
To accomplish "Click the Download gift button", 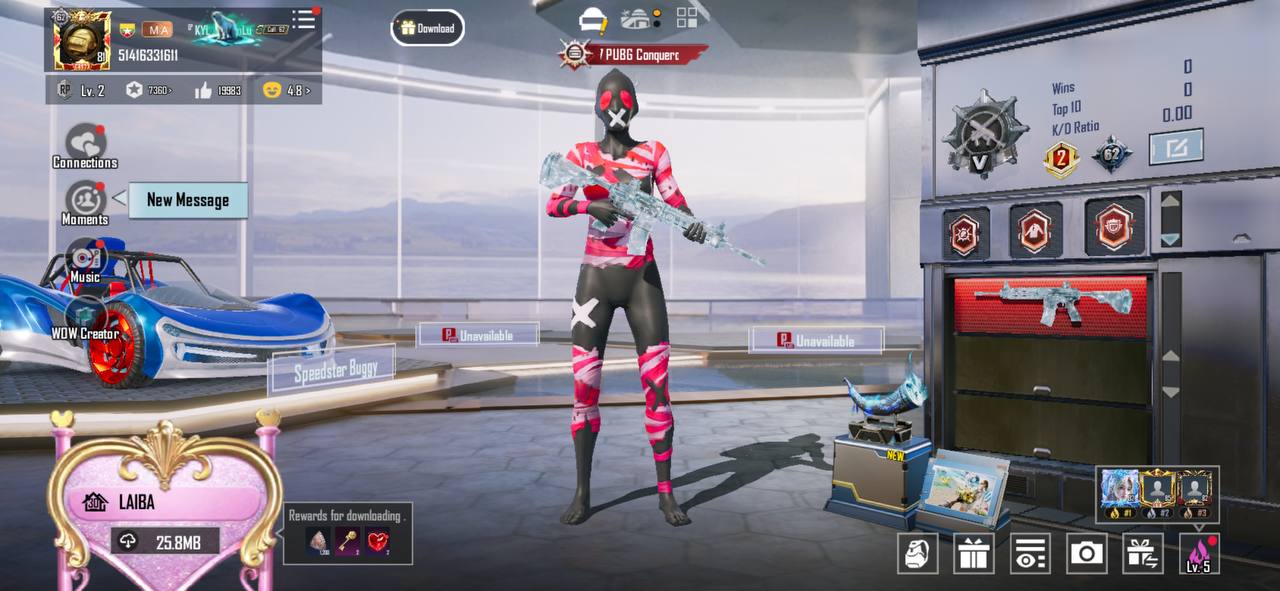I will coord(427,28).
